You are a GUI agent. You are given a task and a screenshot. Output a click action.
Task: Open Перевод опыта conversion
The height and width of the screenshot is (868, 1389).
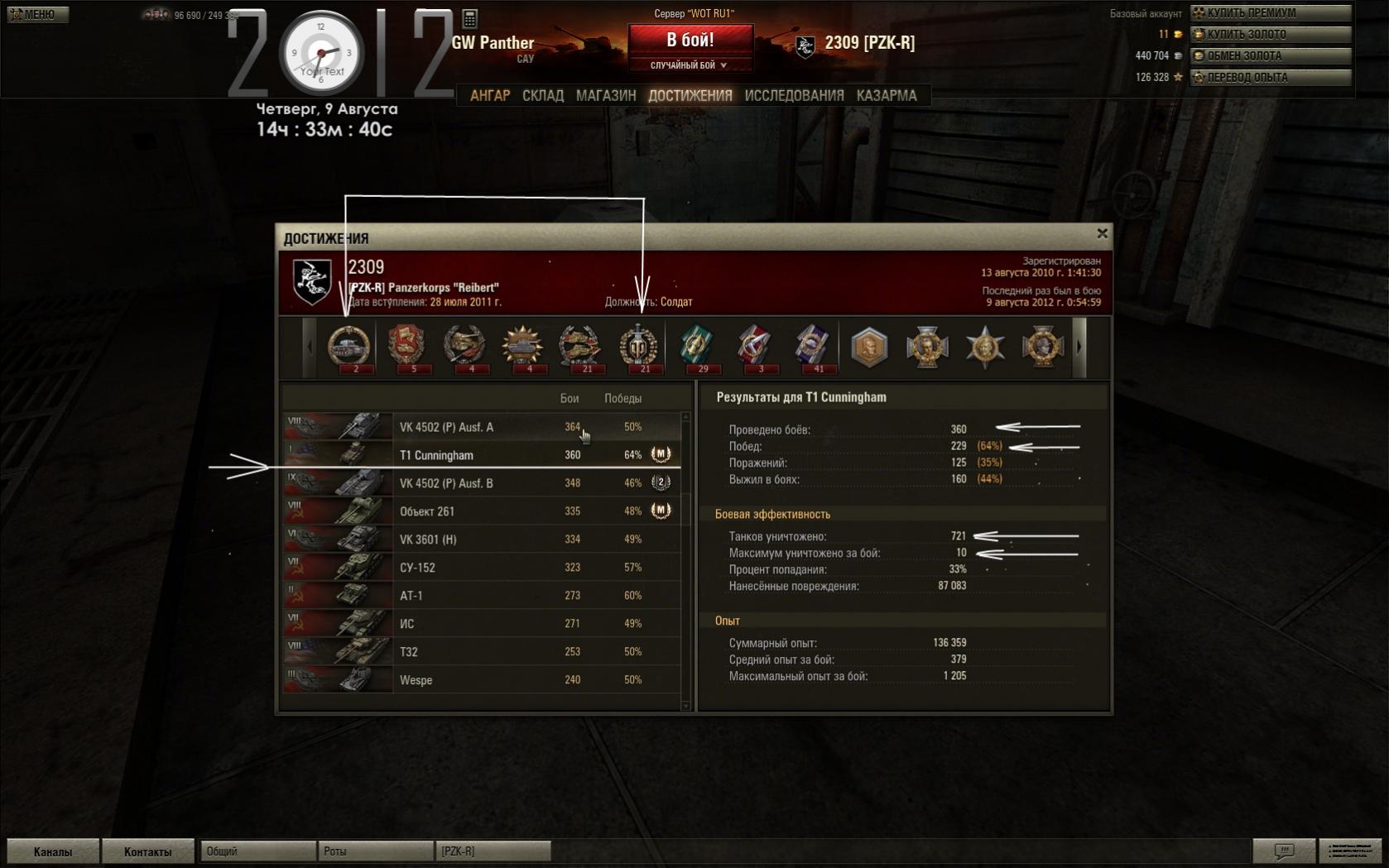[x=1270, y=78]
